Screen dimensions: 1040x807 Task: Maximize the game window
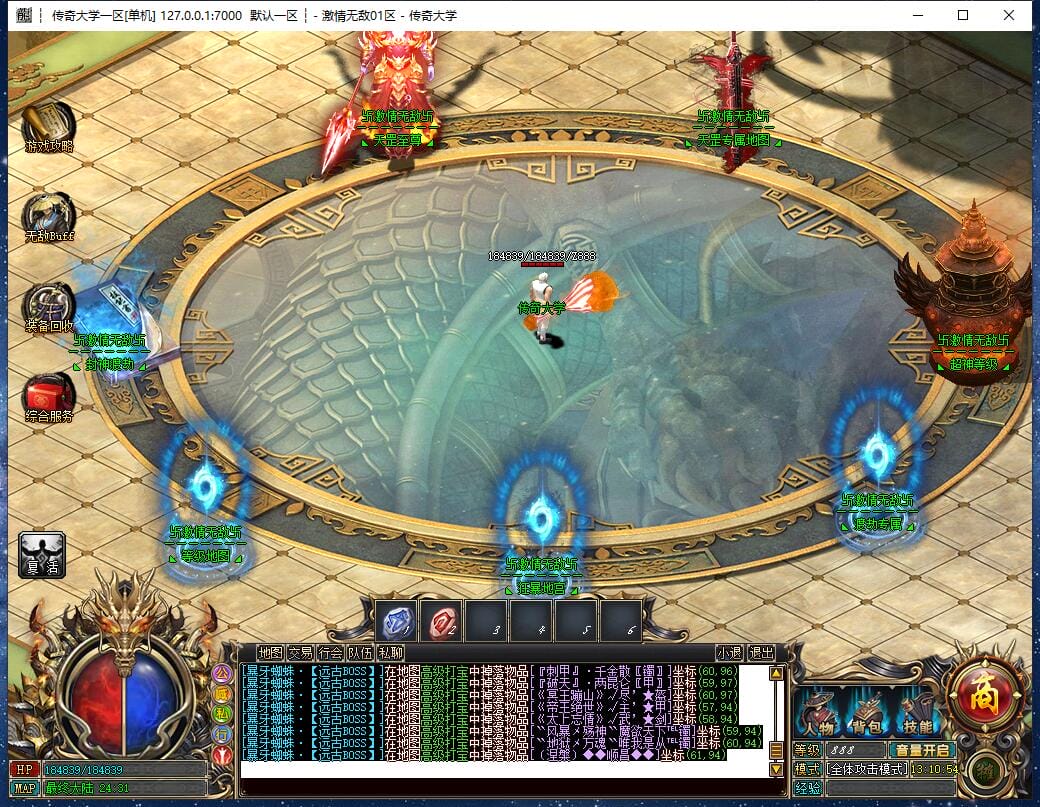[963, 15]
